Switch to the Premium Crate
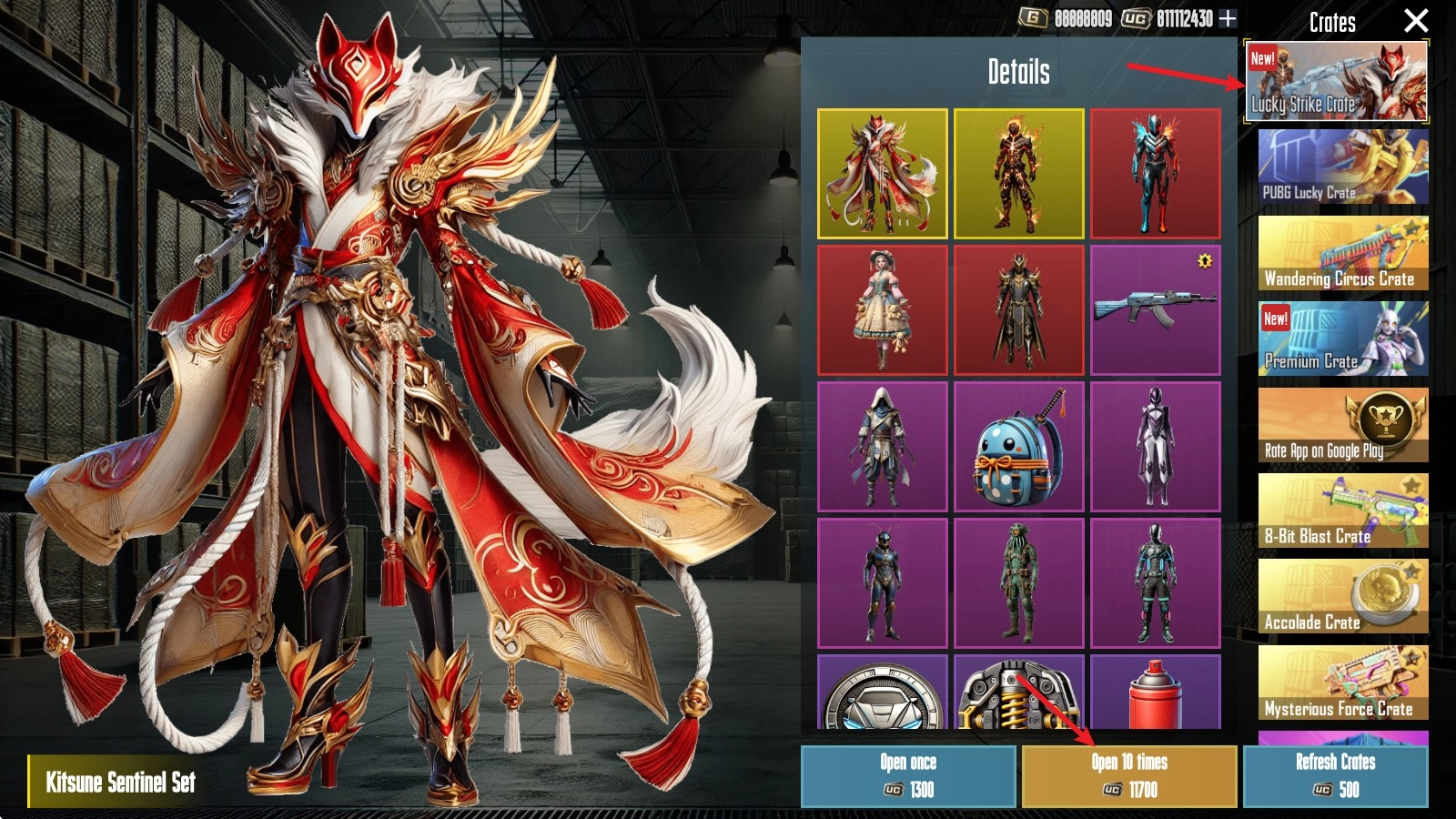Image resolution: width=1456 pixels, height=819 pixels. (1343, 339)
